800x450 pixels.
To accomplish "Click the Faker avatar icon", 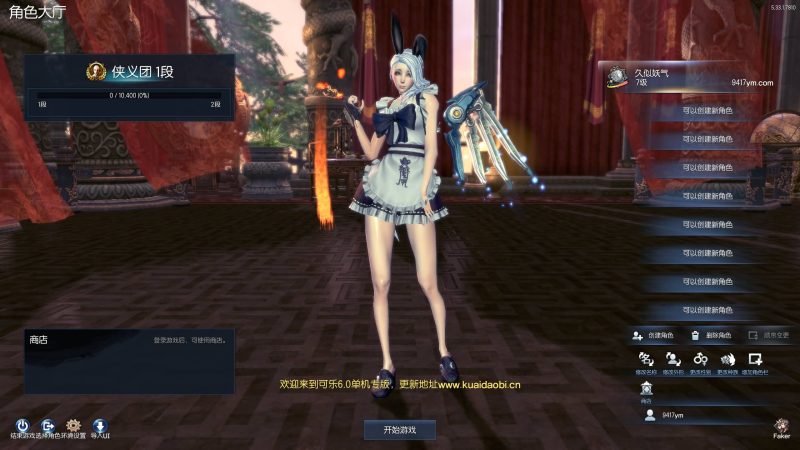I will click(781, 424).
